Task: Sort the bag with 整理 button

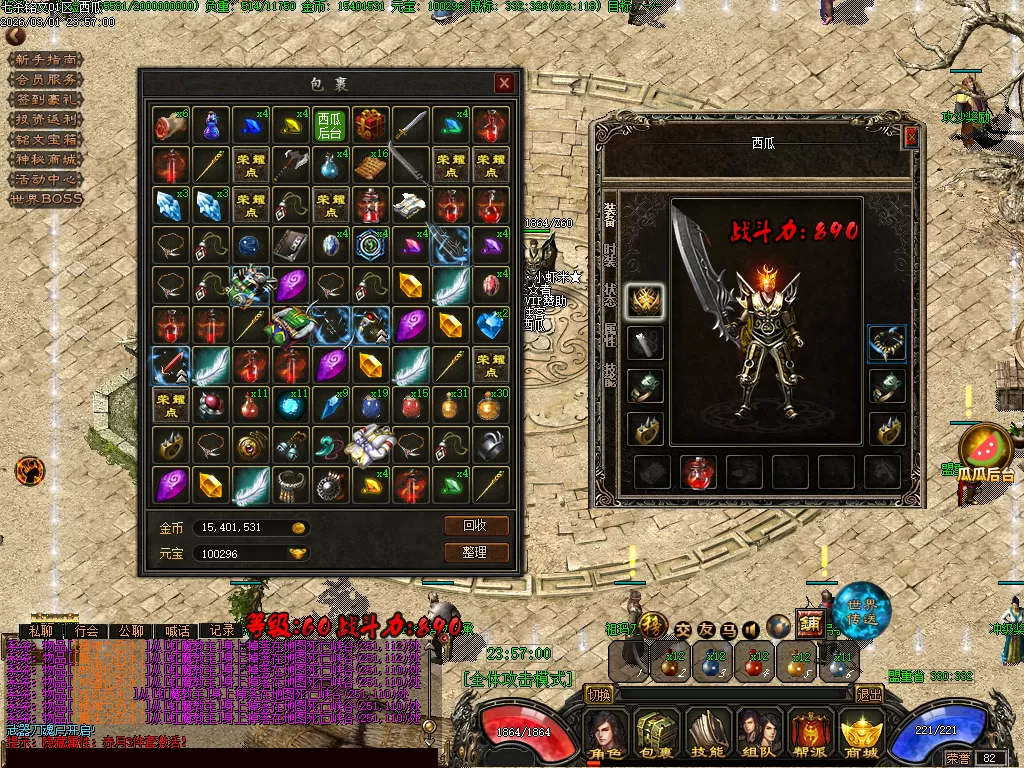Action: (476, 552)
